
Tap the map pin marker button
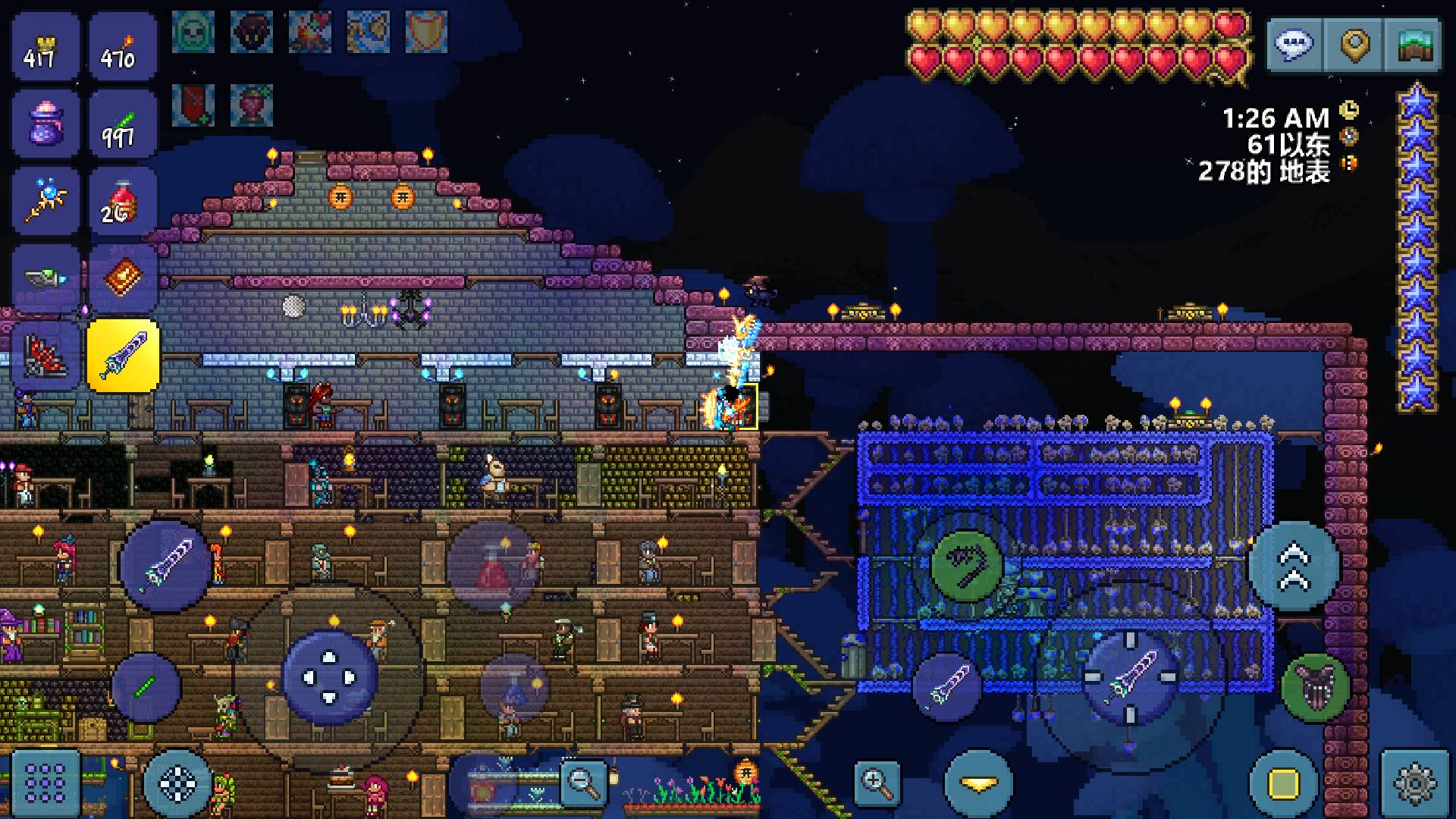click(1354, 45)
